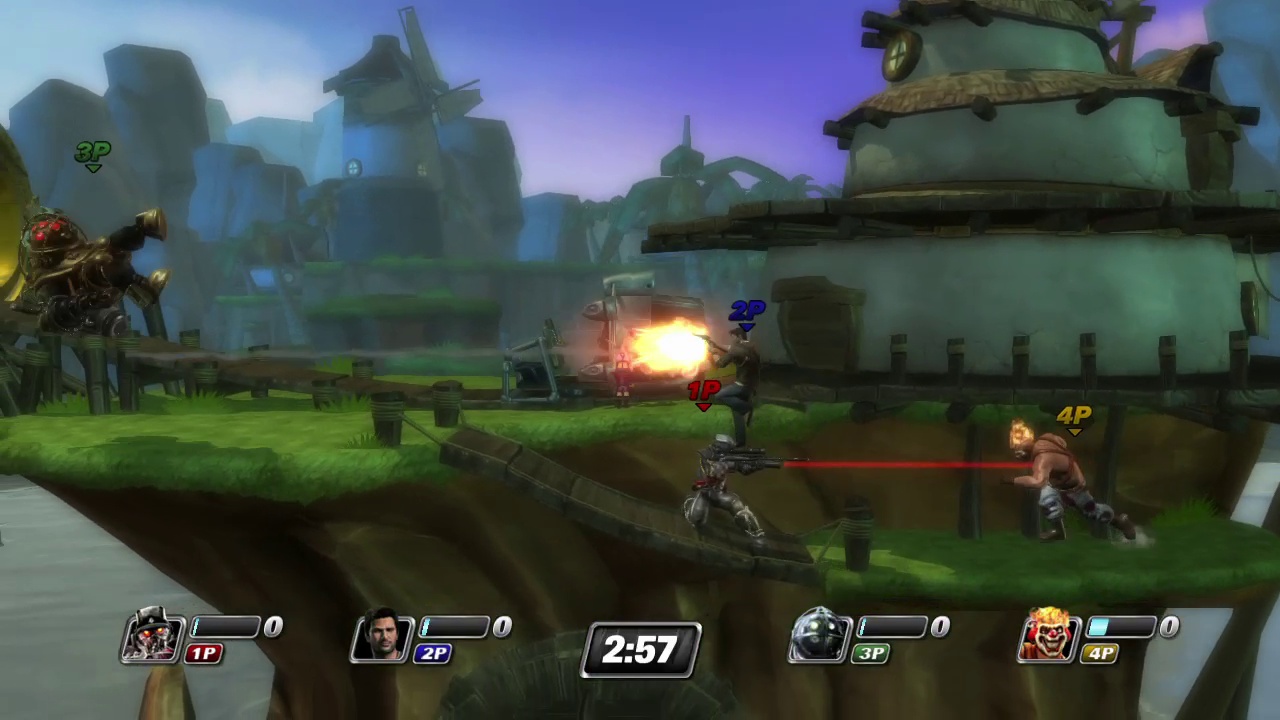
Task: Click the blue 2P label badge
Action: [x=433, y=653]
